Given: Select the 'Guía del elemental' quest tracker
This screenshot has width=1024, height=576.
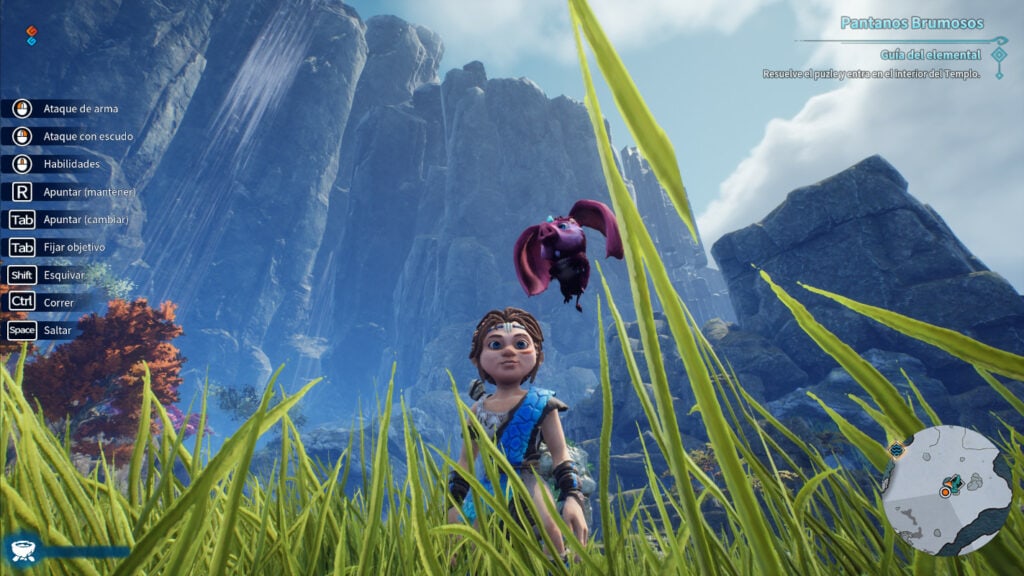Looking at the screenshot, I should (930, 54).
